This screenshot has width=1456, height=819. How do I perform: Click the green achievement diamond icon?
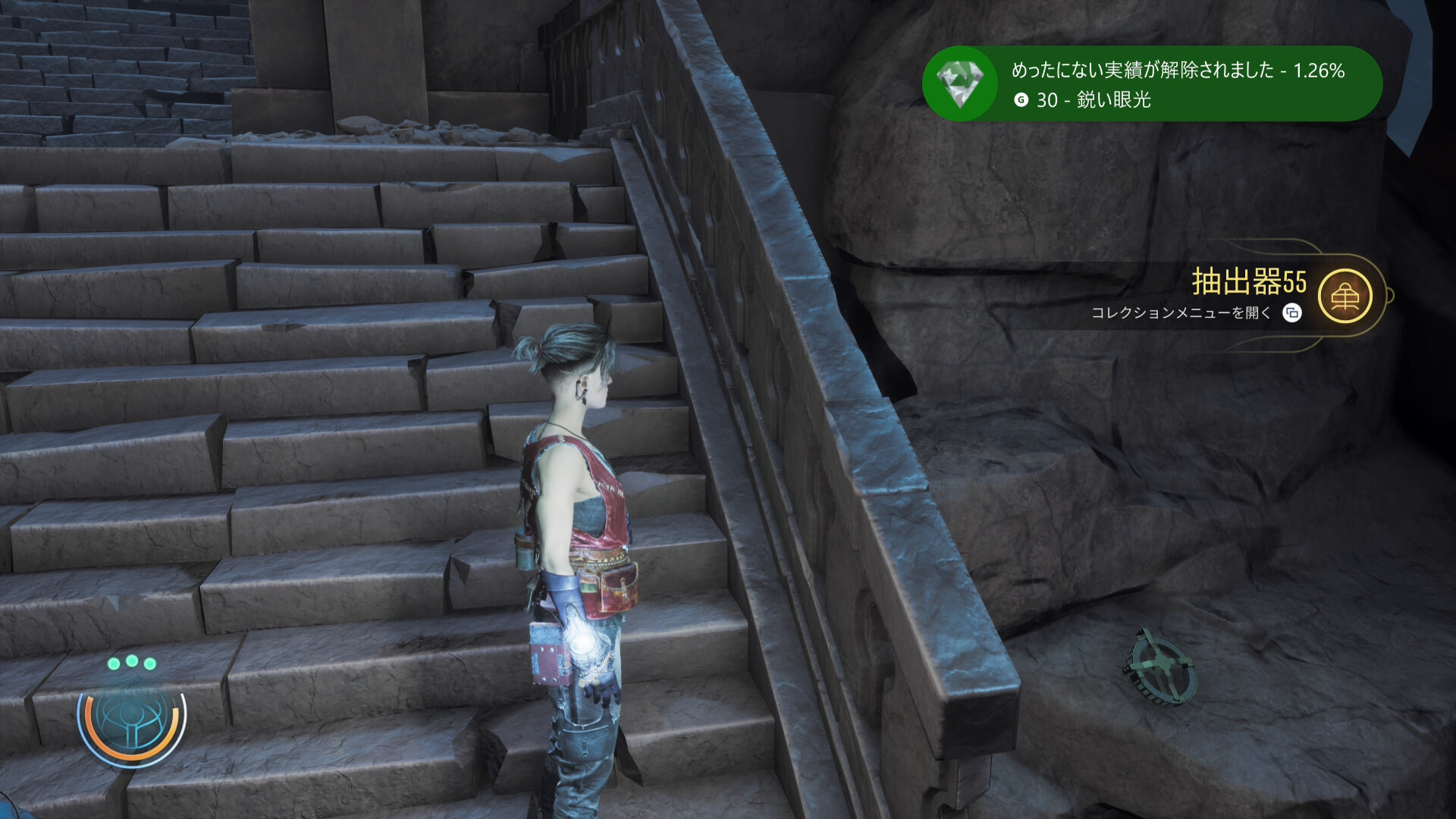(x=960, y=83)
